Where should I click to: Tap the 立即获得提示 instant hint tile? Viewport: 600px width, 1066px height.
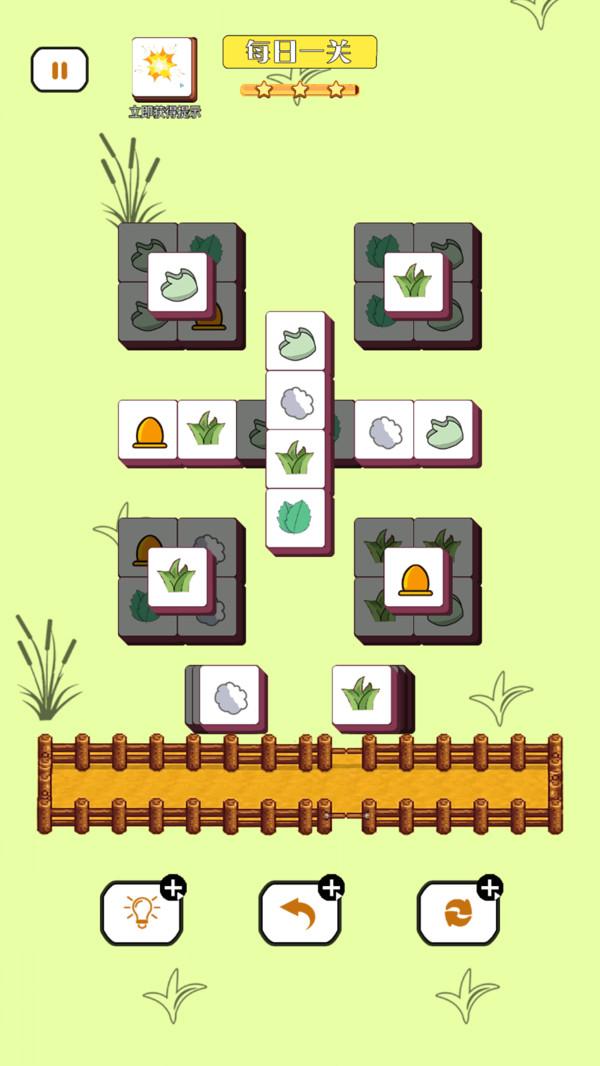(163, 68)
